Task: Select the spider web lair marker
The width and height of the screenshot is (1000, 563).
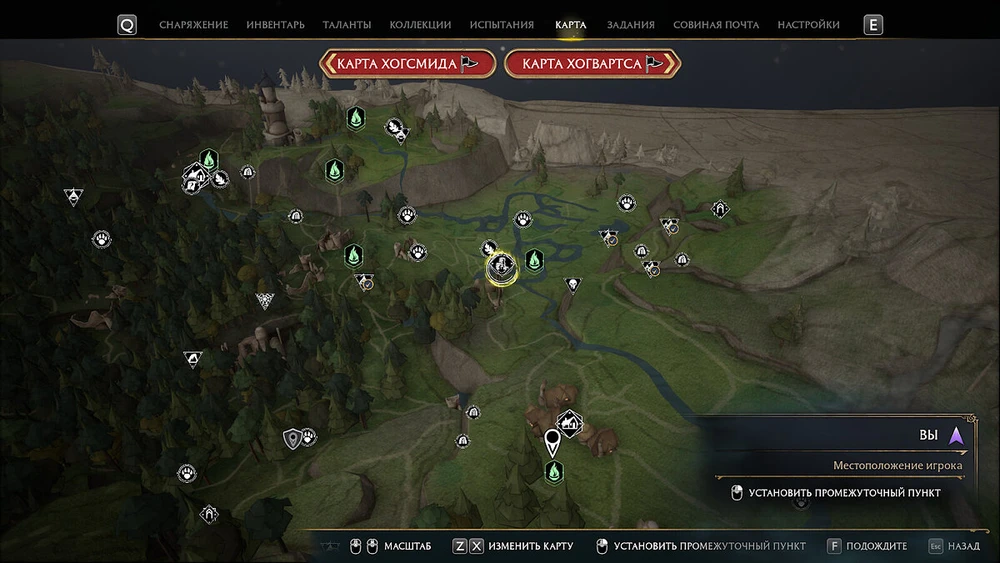Action: 265,299
